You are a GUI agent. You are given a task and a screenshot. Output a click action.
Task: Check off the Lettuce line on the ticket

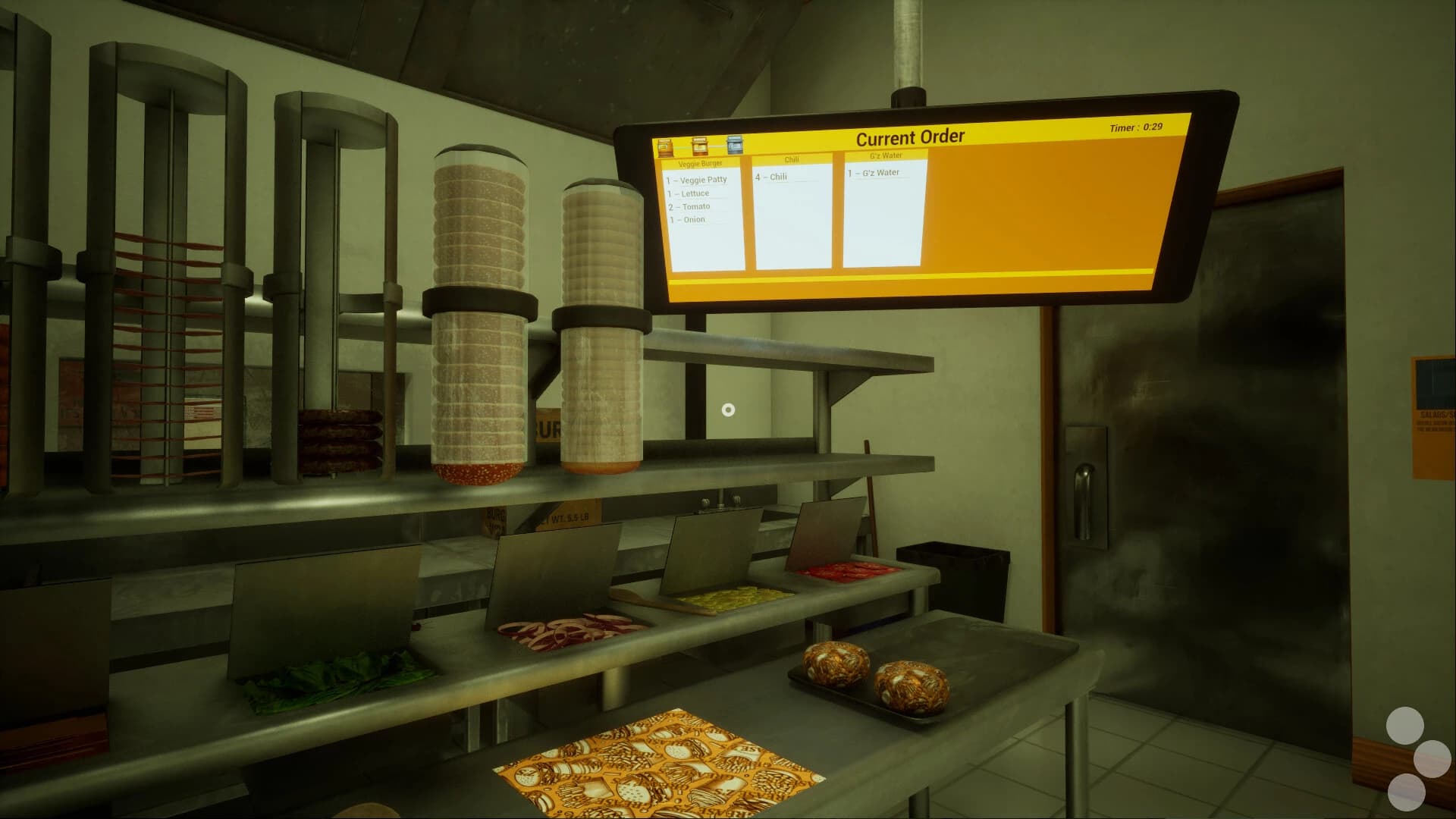tap(688, 193)
